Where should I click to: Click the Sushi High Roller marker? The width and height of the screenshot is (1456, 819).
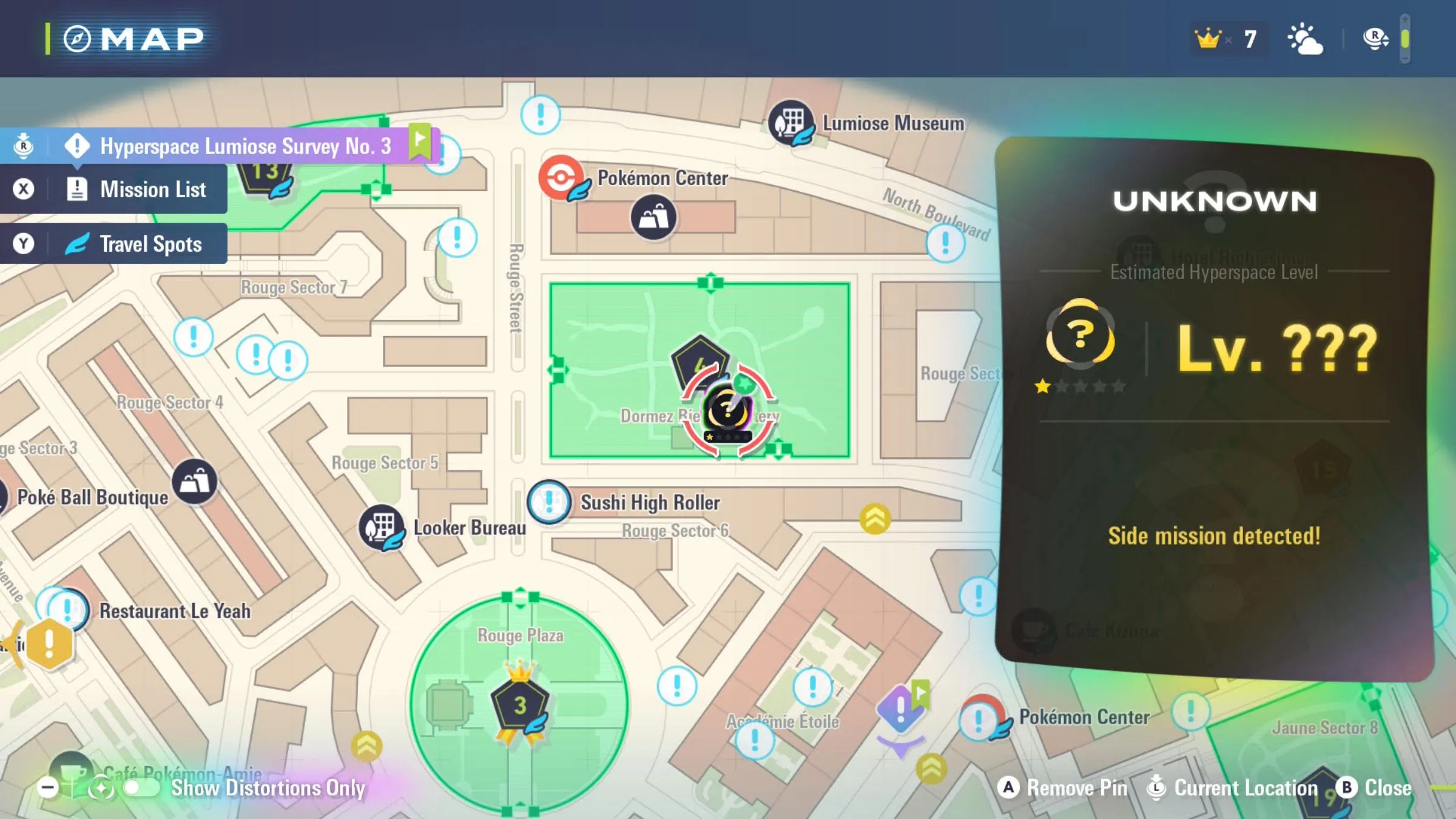[549, 502]
